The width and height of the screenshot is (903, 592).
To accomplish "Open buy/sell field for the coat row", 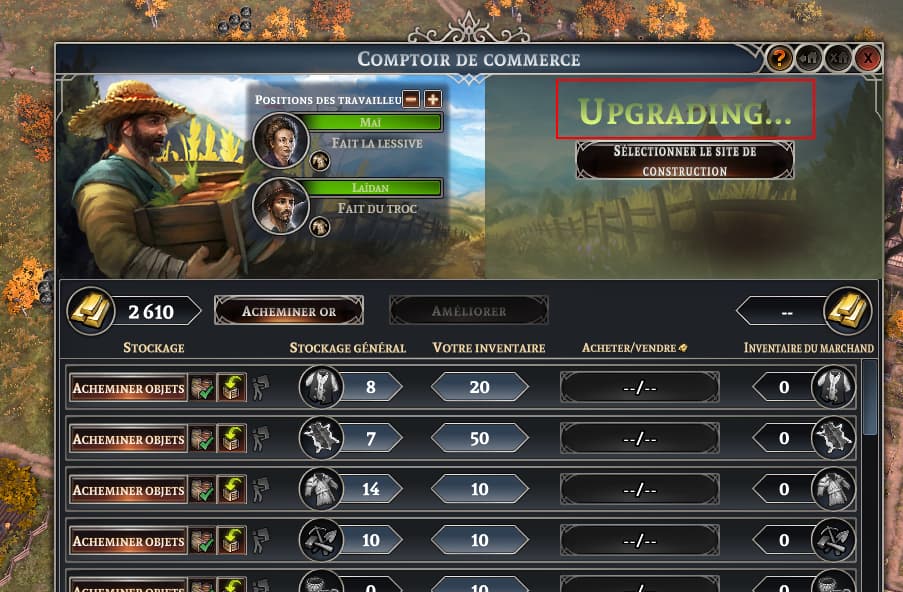I will coord(640,388).
